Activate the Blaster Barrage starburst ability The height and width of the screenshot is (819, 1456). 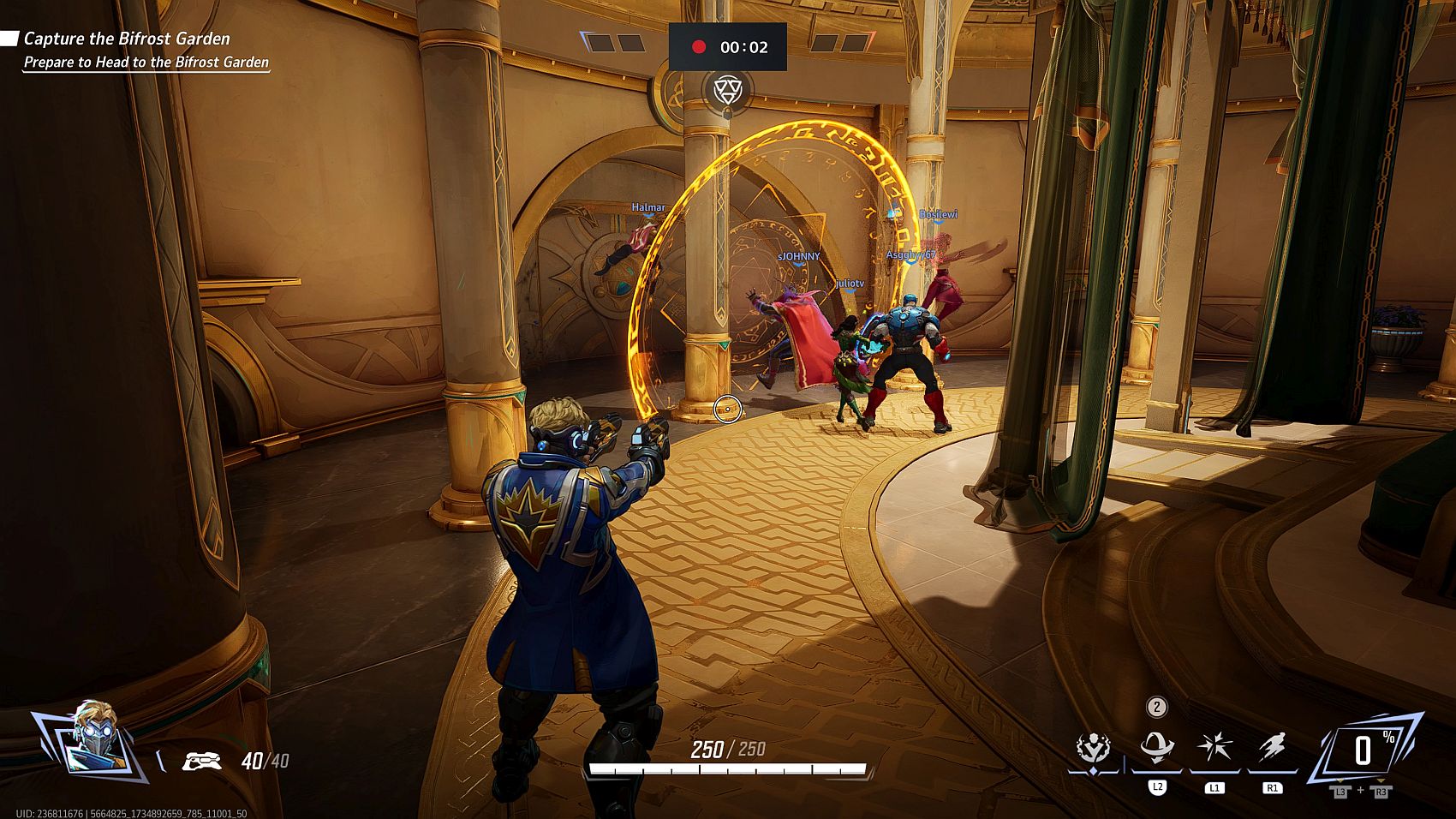pos(1214,748)
